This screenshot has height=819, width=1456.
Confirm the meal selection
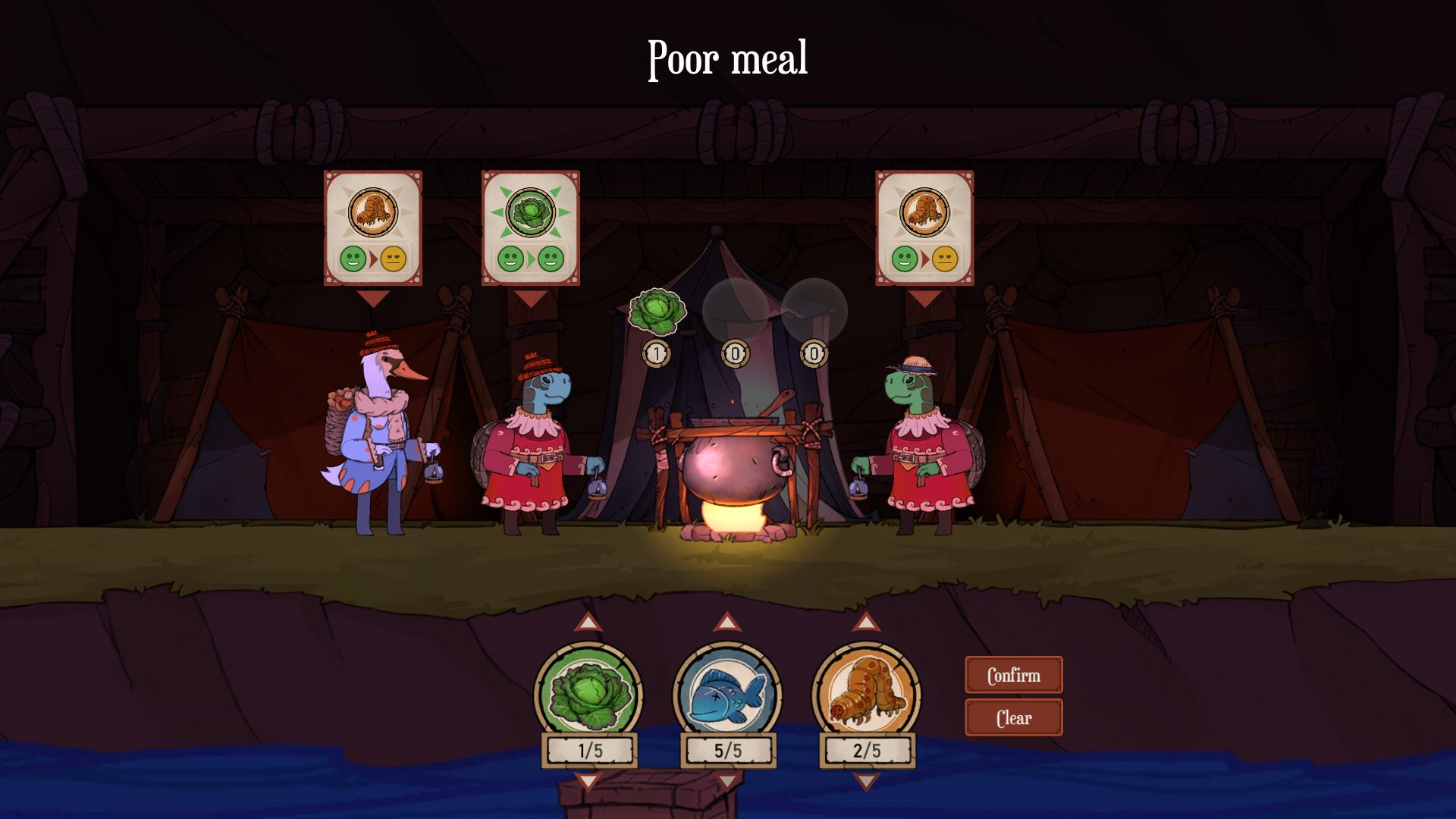coord(1013,675)
